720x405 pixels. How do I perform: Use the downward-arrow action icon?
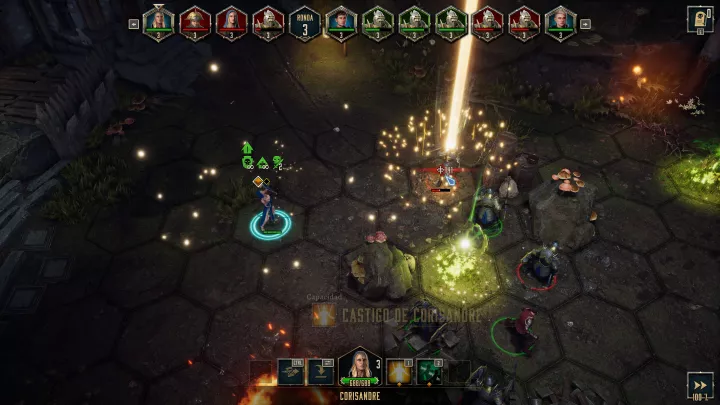321,372
